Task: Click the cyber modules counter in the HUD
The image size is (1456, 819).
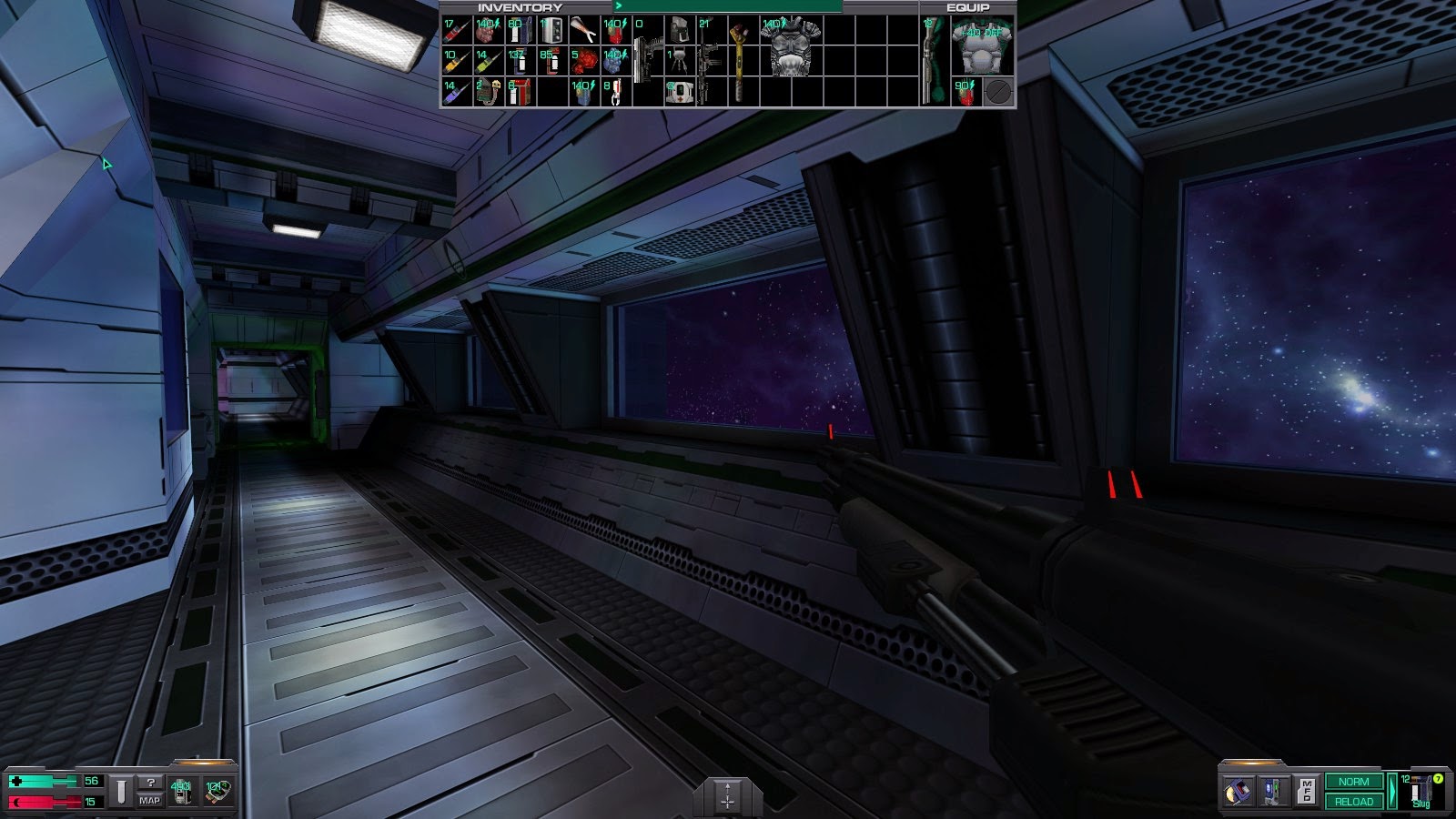Action: pyautogui.click(x=218, y=791)
